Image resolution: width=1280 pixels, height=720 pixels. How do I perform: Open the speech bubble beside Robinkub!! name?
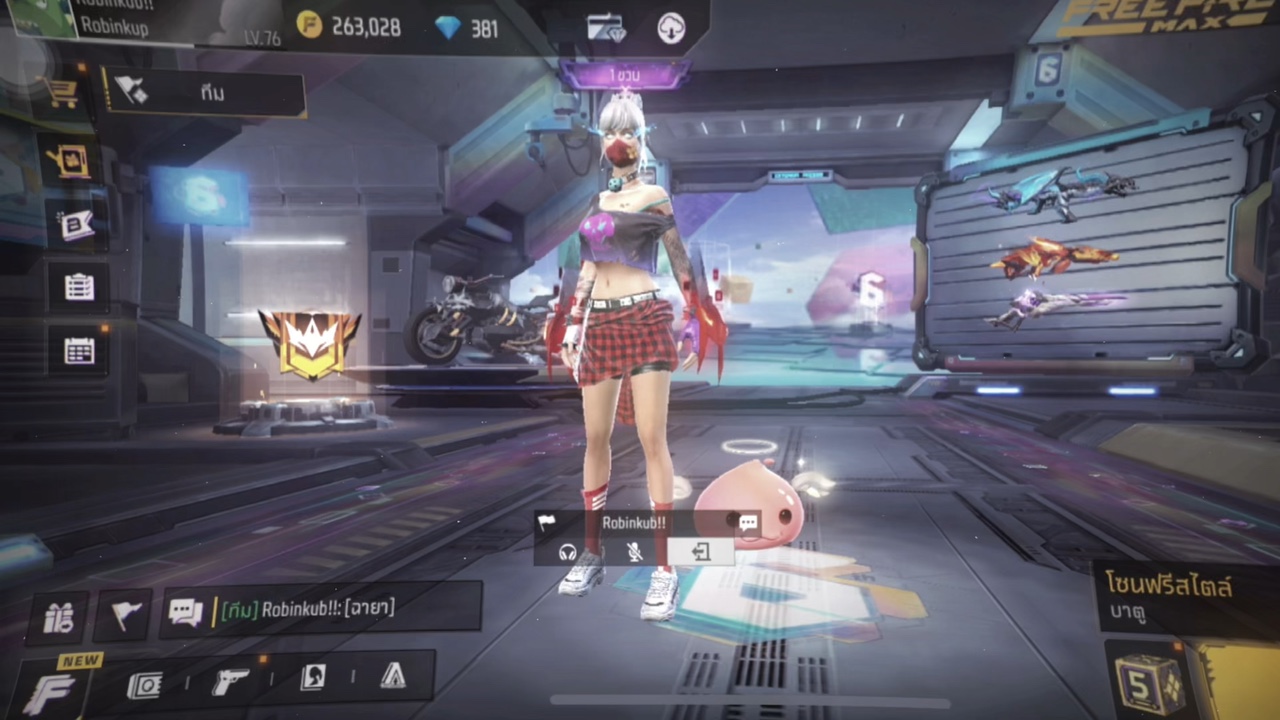748,522
